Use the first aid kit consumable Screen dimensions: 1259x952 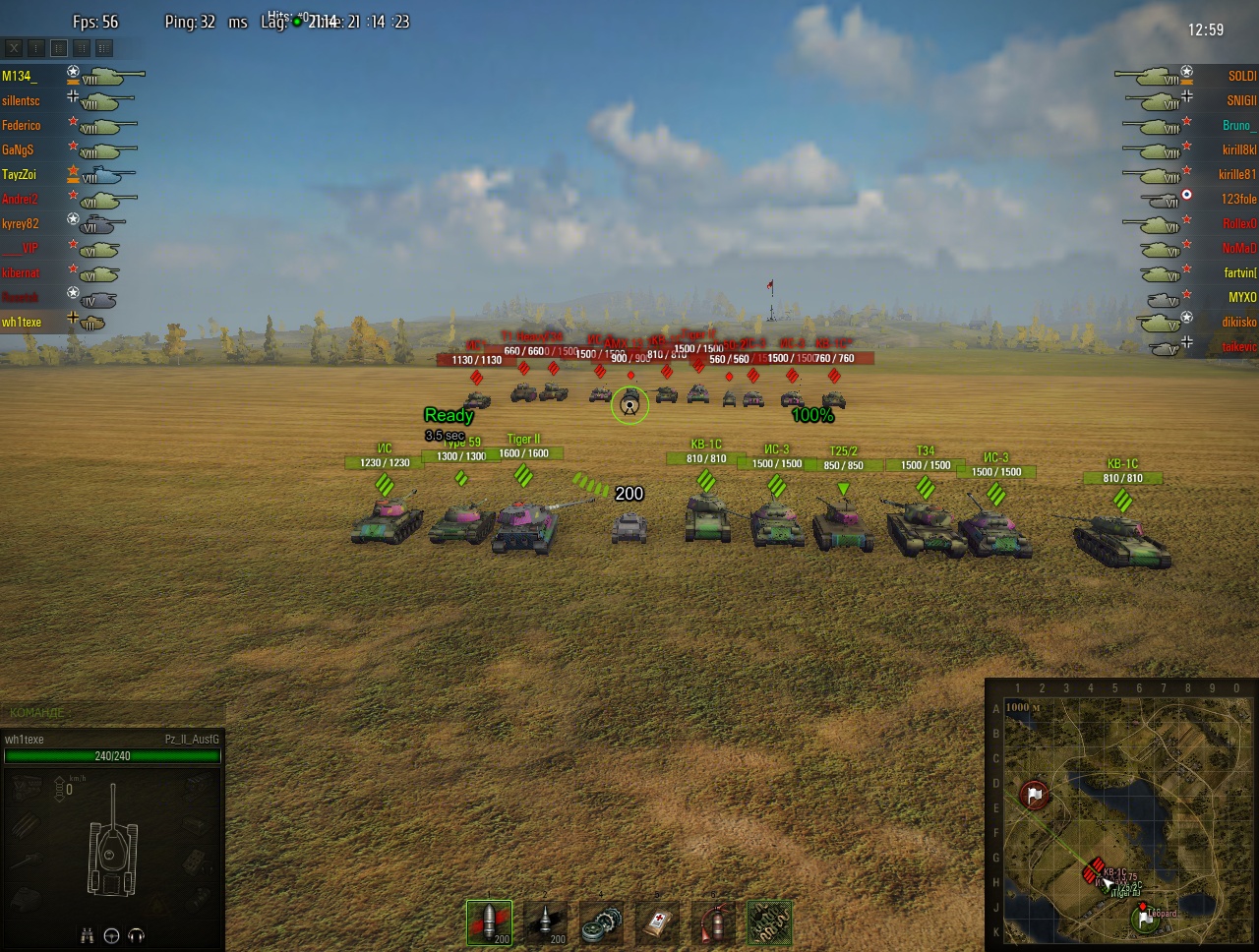coord(657,923)
